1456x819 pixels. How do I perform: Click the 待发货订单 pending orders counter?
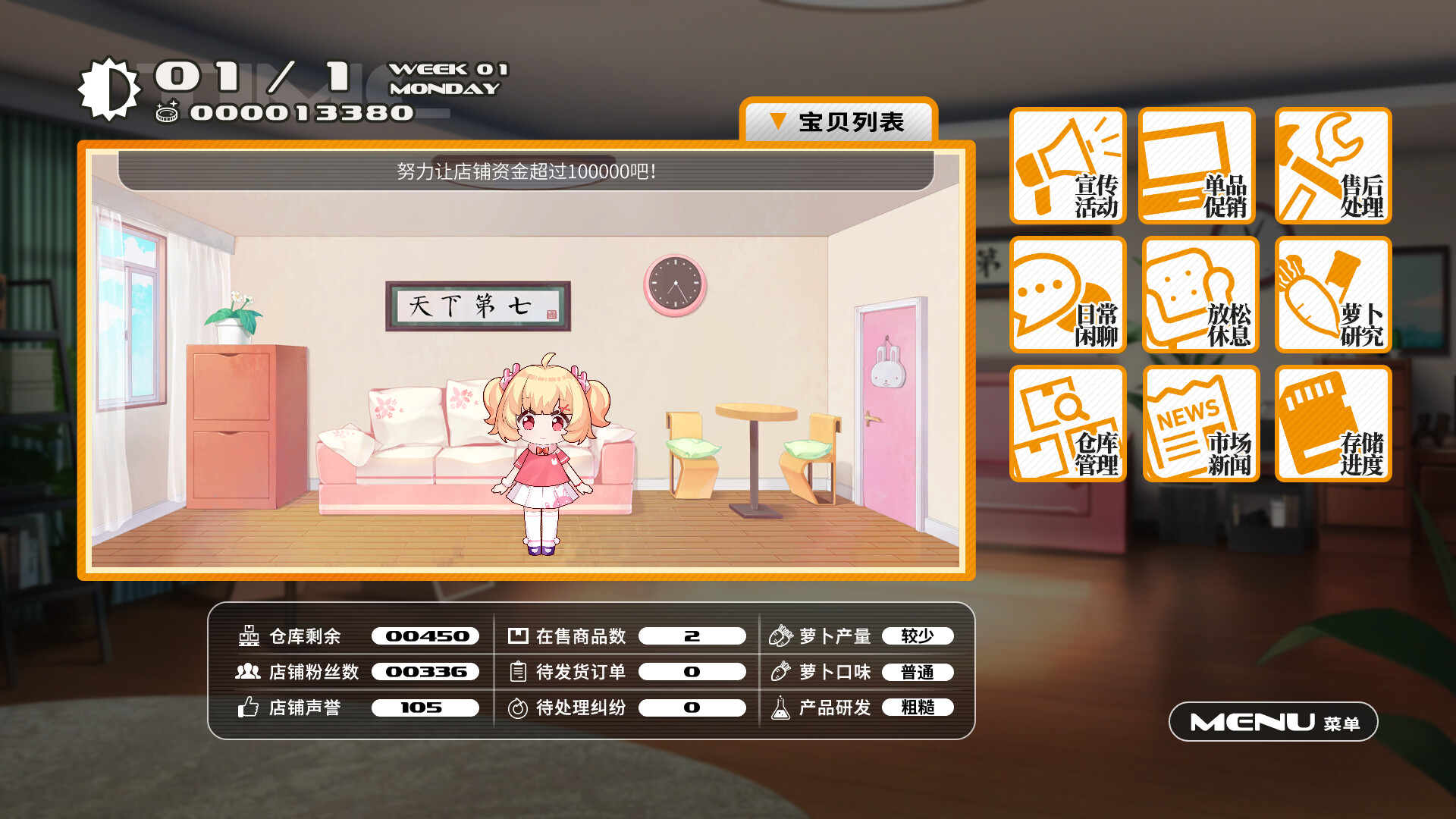[691, 672]
